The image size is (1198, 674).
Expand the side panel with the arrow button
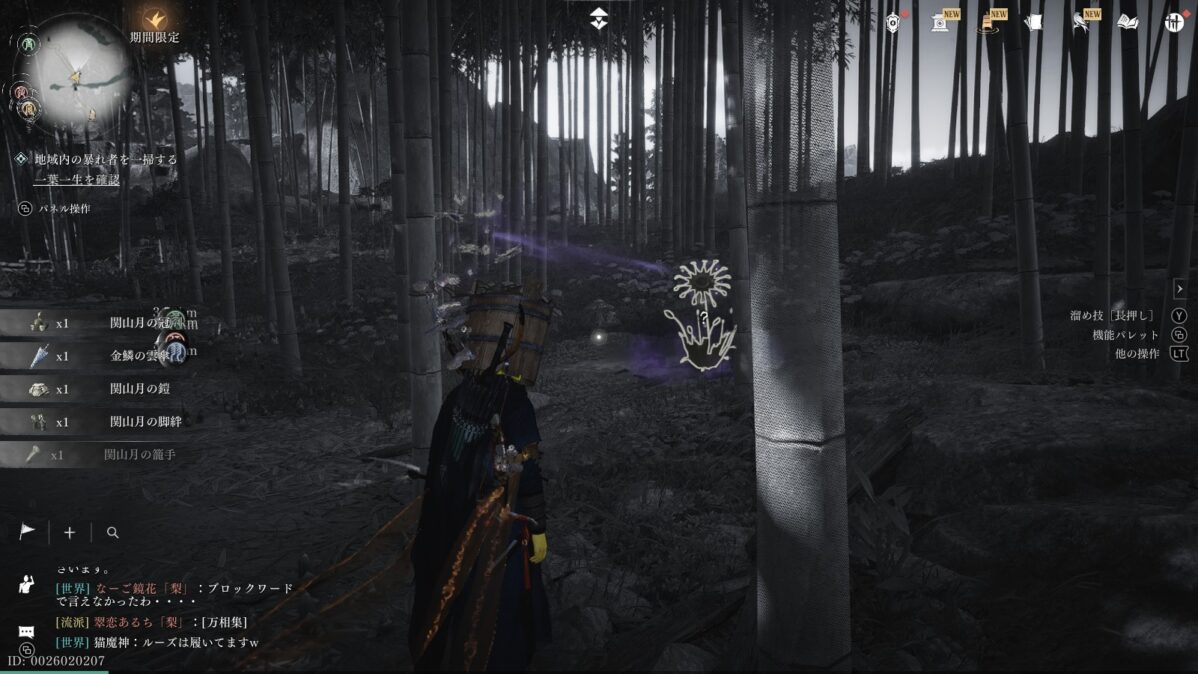click(x=1179, y=289)
